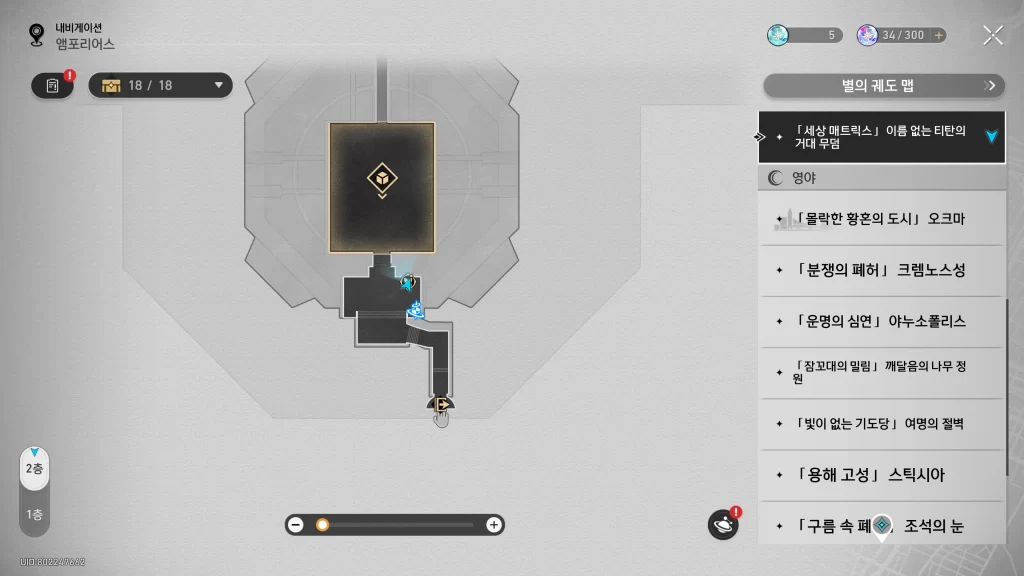Close the navigation map screen

(x=992, y=36)
